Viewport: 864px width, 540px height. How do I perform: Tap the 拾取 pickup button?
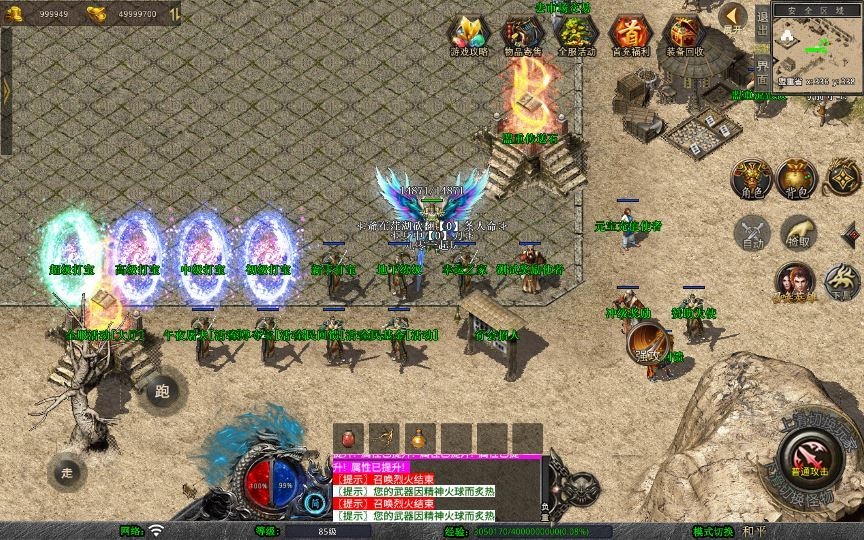[798, 231]
